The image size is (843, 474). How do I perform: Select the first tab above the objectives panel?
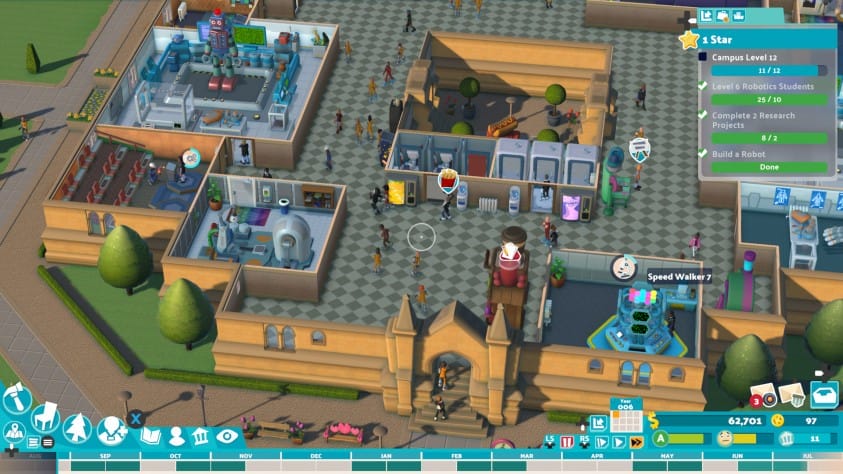(706, 16)
